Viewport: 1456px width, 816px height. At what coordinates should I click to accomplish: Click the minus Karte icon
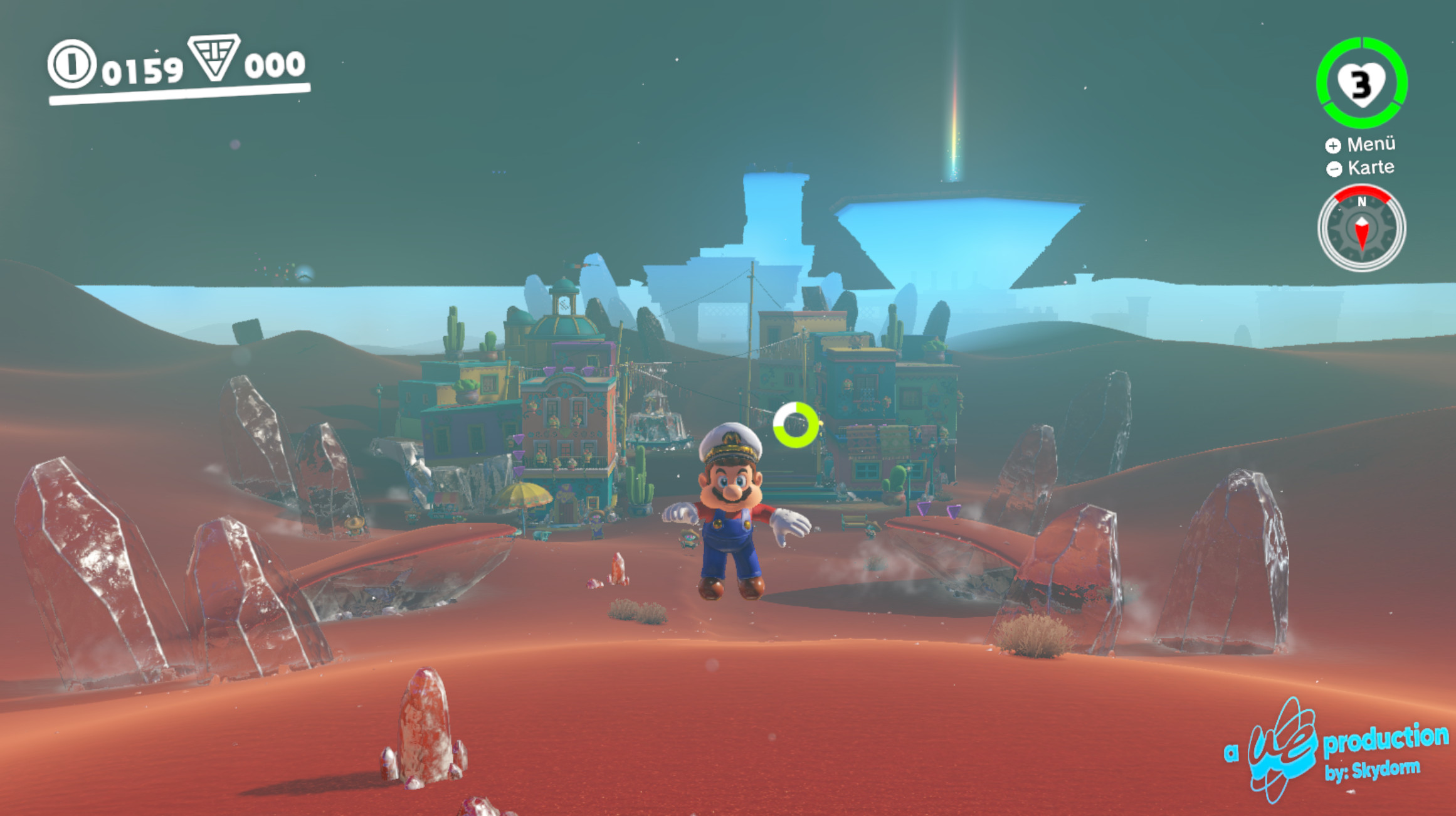click(1334, 167)
